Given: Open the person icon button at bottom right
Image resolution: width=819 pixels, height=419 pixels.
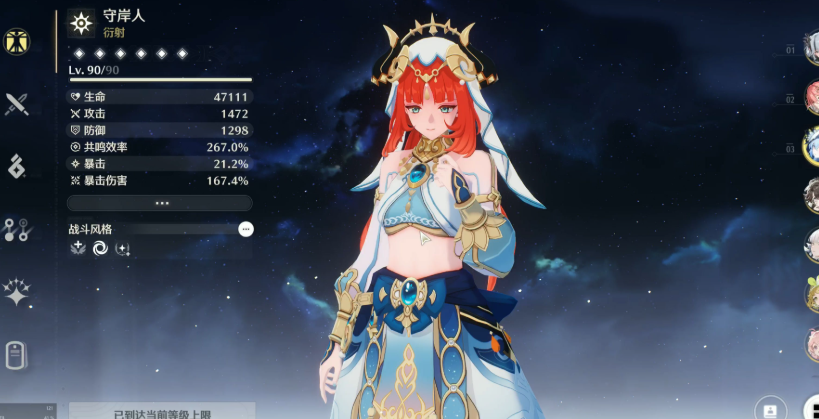Looking at the screenshot, I should [x=770, y=410].
